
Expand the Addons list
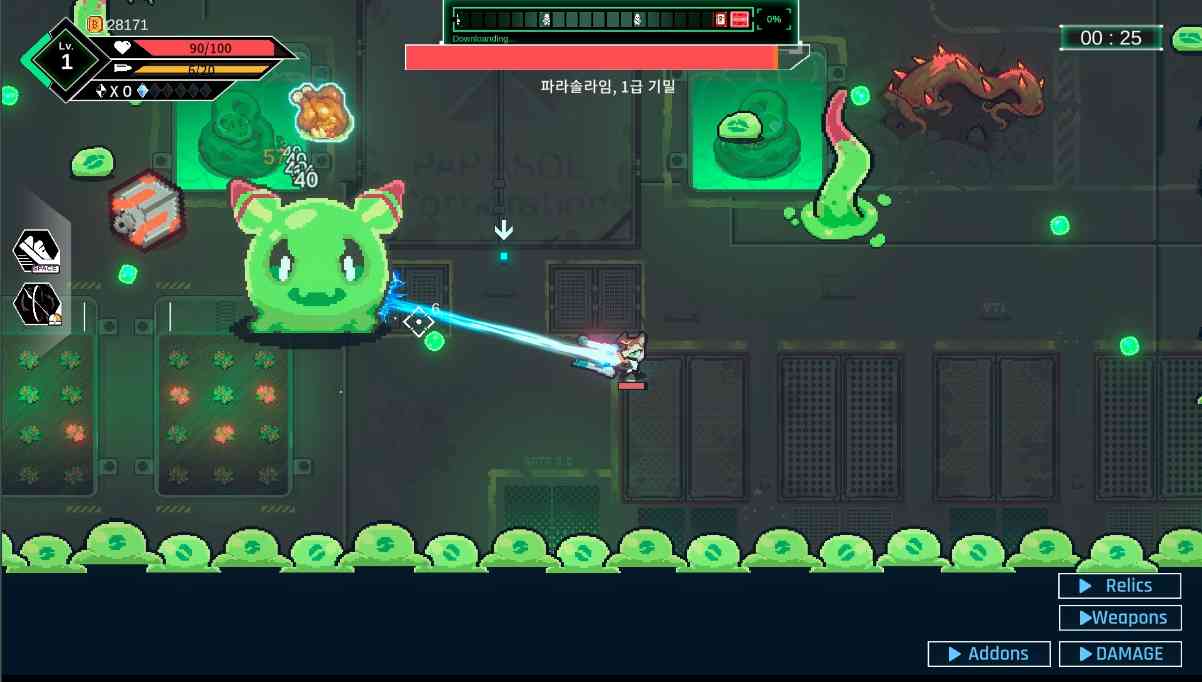tap(988, 654)
